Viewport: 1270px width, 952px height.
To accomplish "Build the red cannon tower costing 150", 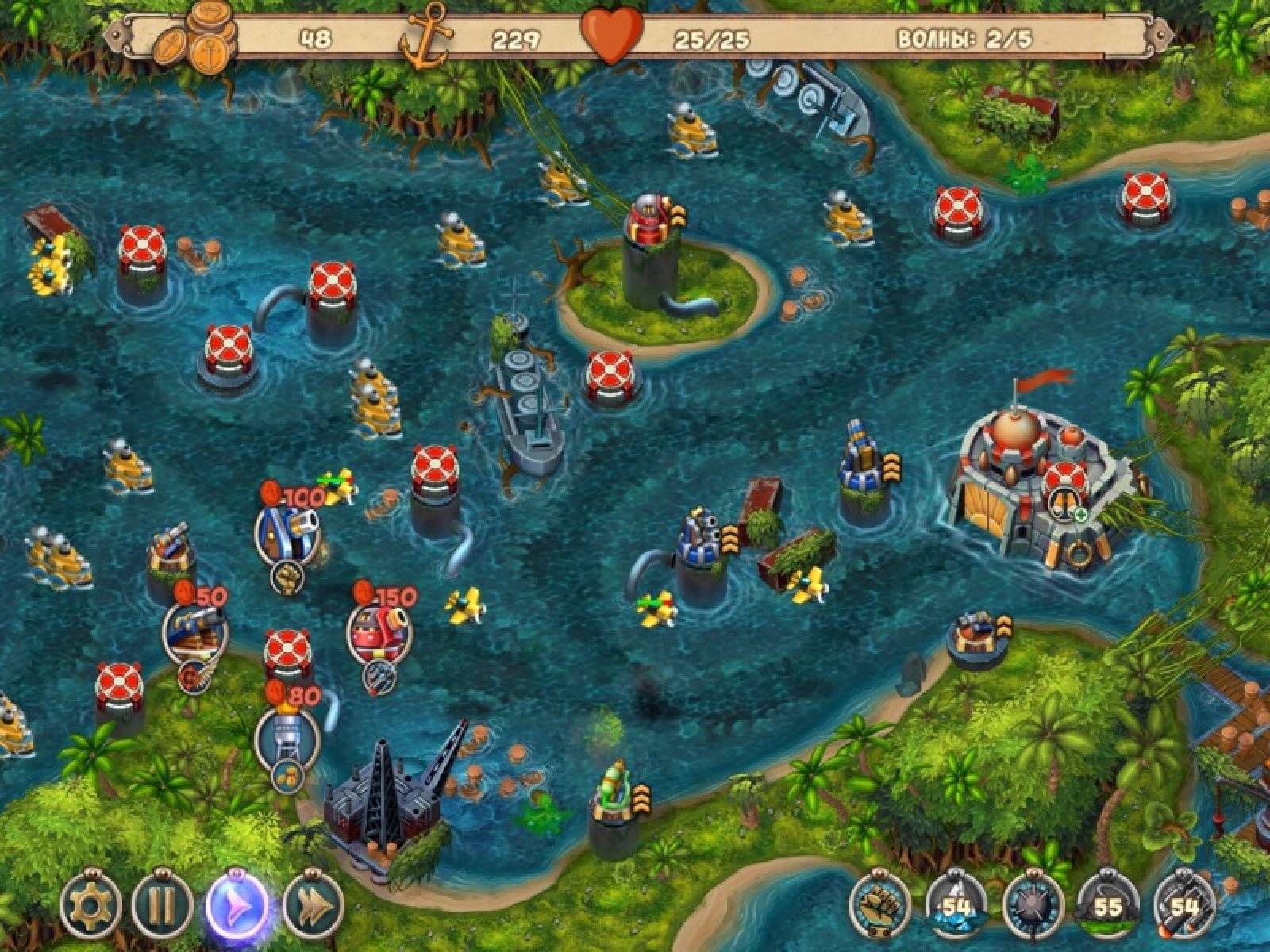I will tap(379, 631).
